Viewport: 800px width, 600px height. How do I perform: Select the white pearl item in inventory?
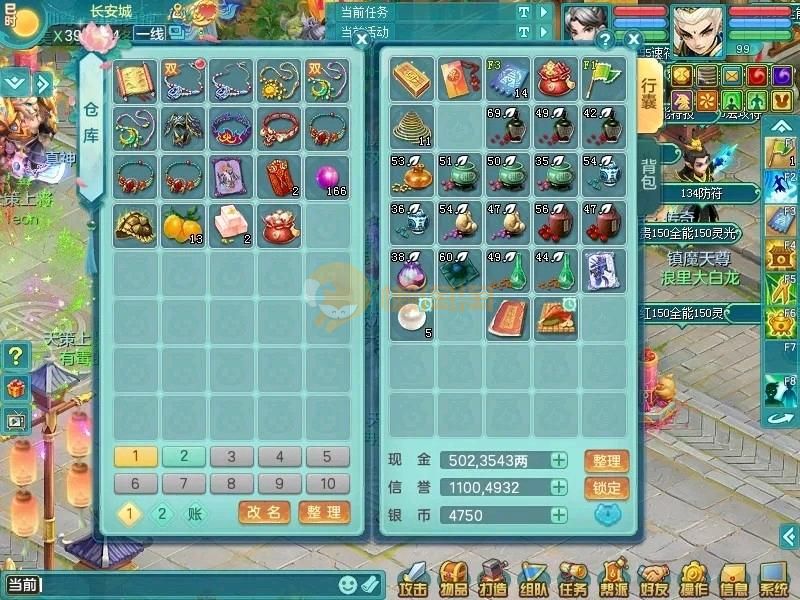(x=411, y=318)
